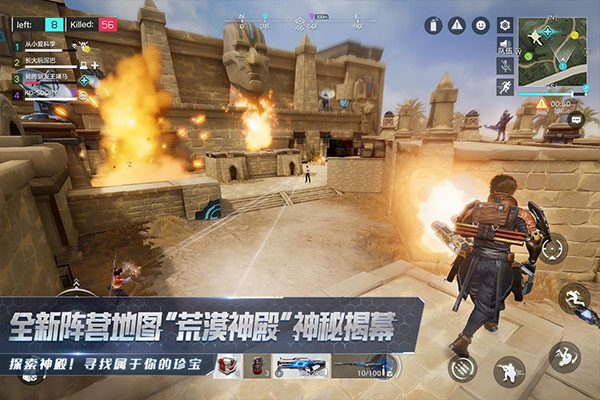Toggle the muted microphone button

[505, 65]
